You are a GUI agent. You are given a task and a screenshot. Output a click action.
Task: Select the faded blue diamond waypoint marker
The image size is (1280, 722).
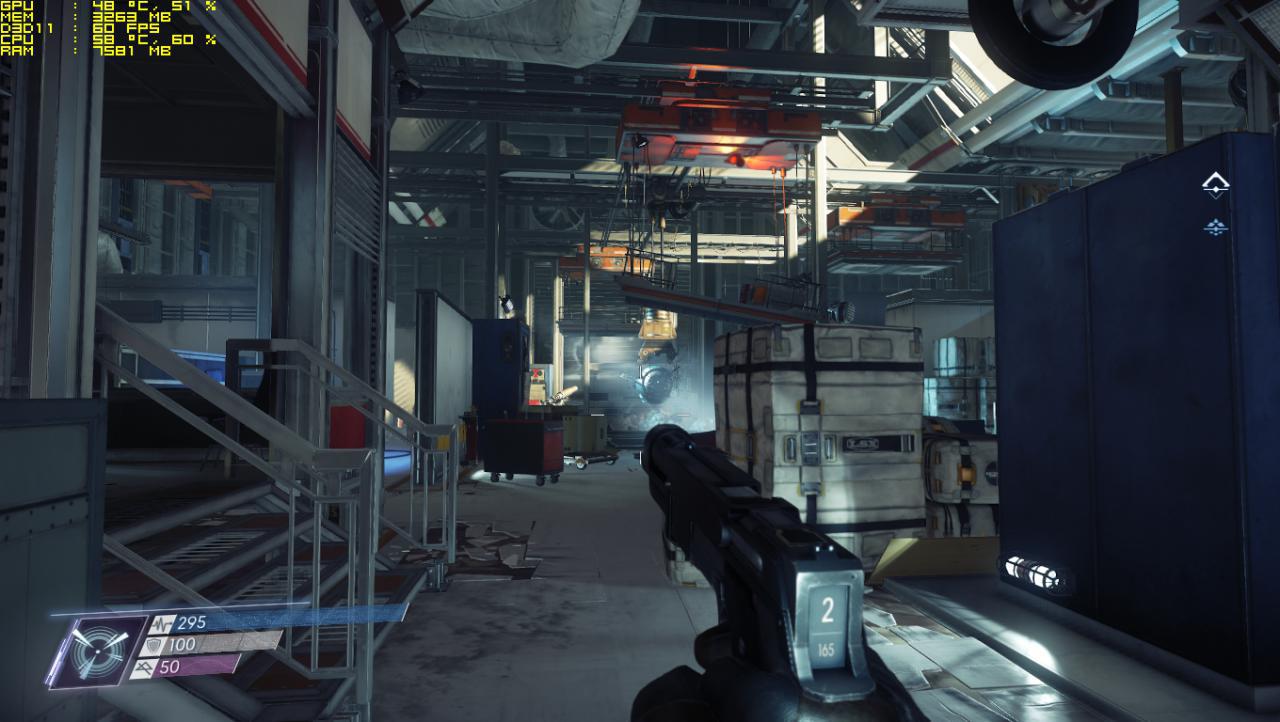click(1215, 227)
